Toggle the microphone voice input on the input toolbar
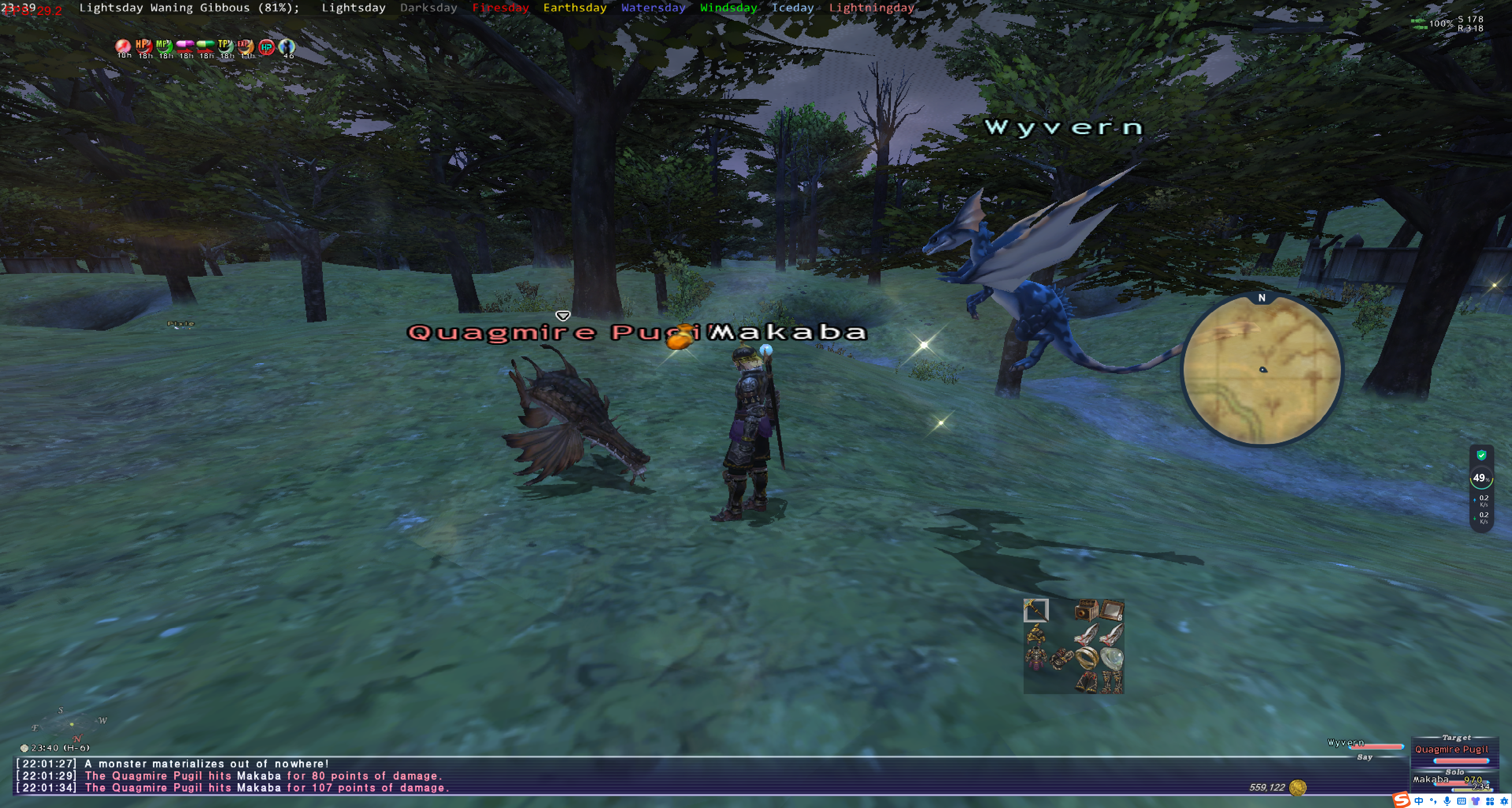The image size is (1512, 808). [1447, 801]
